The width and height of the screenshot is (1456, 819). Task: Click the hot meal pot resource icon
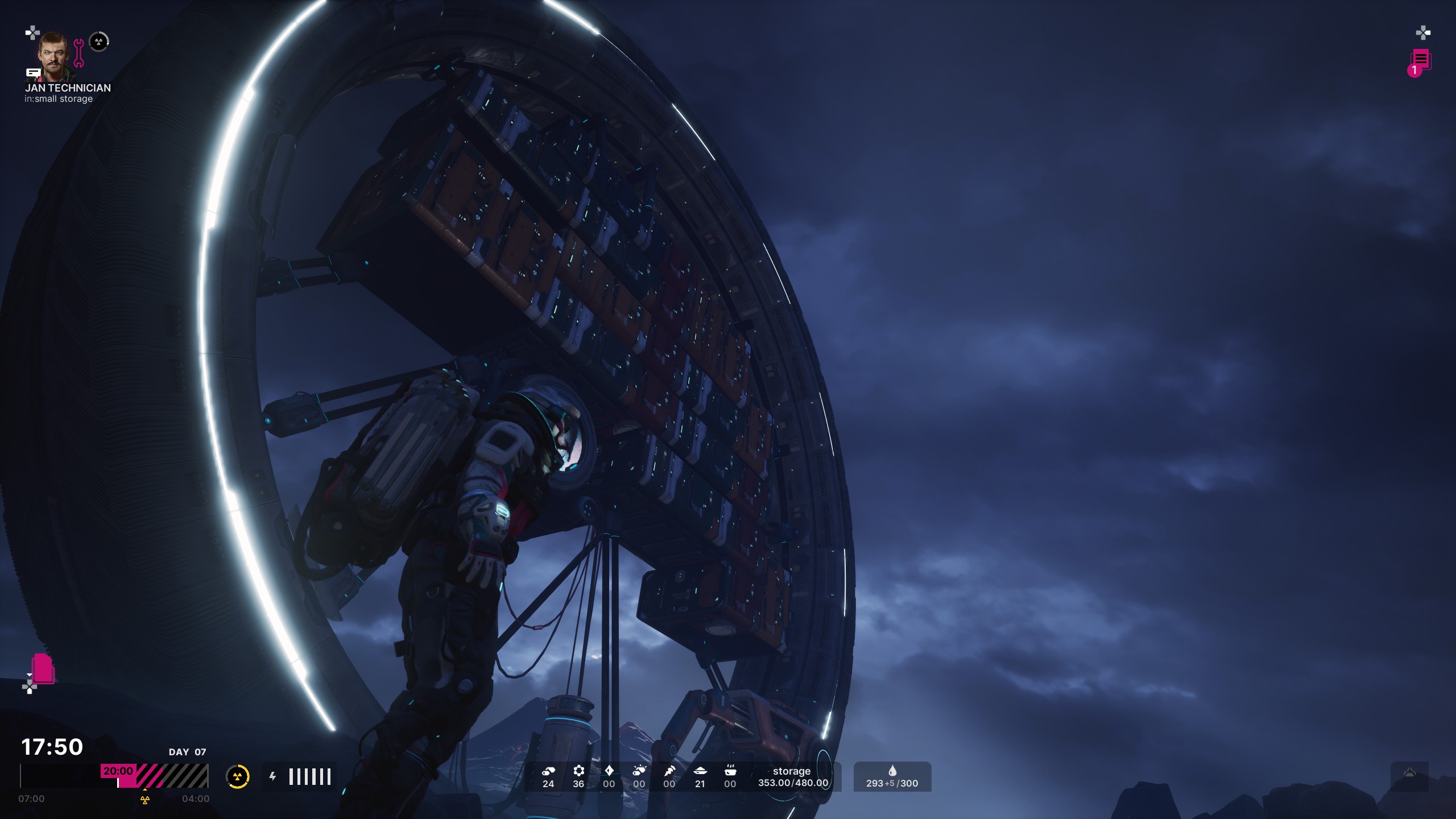[731, 771]
